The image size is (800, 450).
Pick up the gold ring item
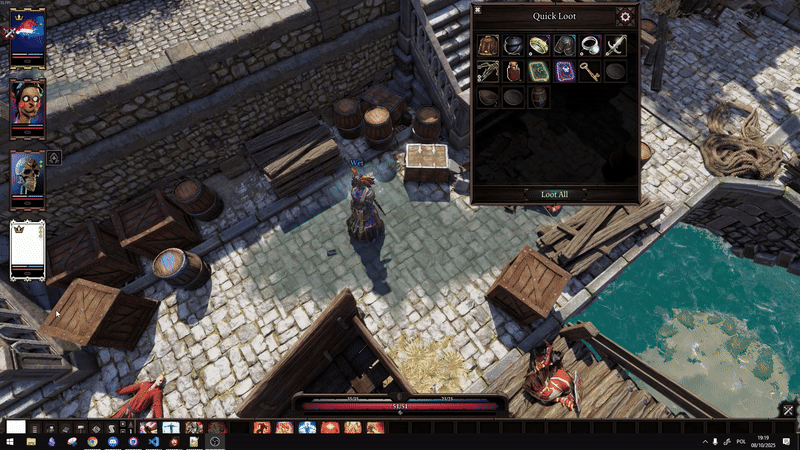(x=539, y=45)
